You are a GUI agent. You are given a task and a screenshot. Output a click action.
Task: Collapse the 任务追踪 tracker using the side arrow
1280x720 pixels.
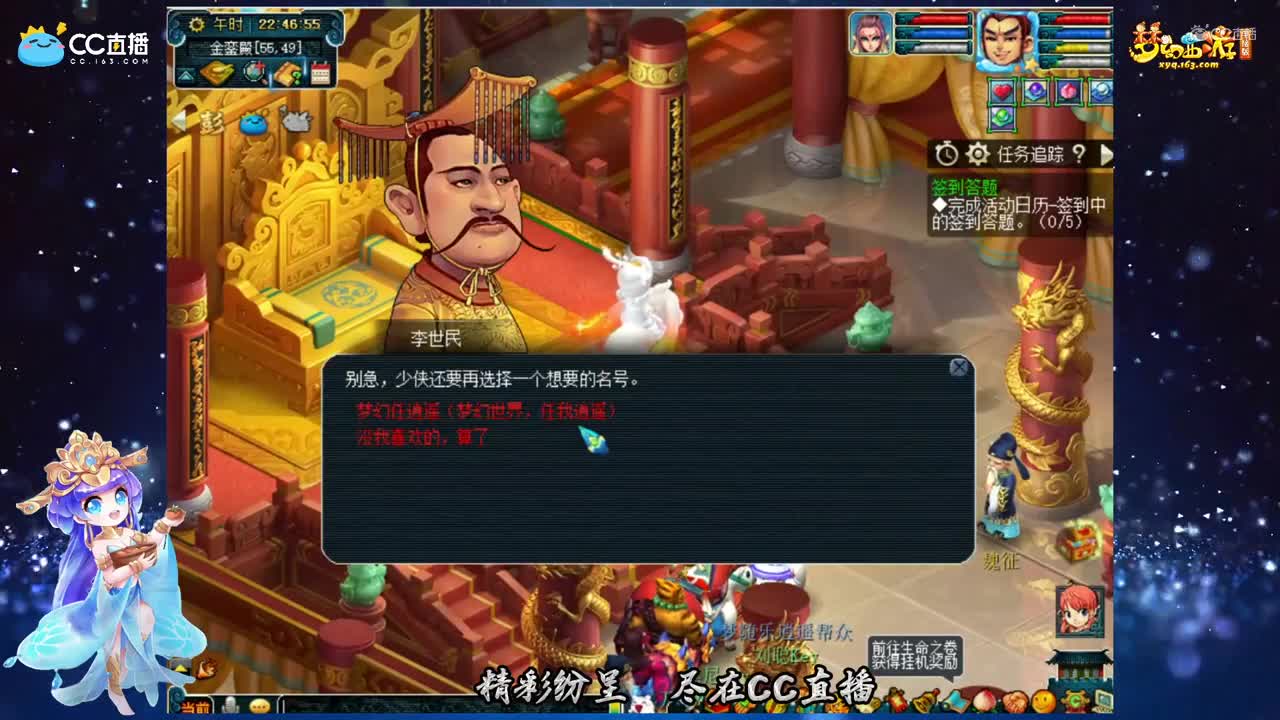pyautogui.click(x=1109, y=155)
